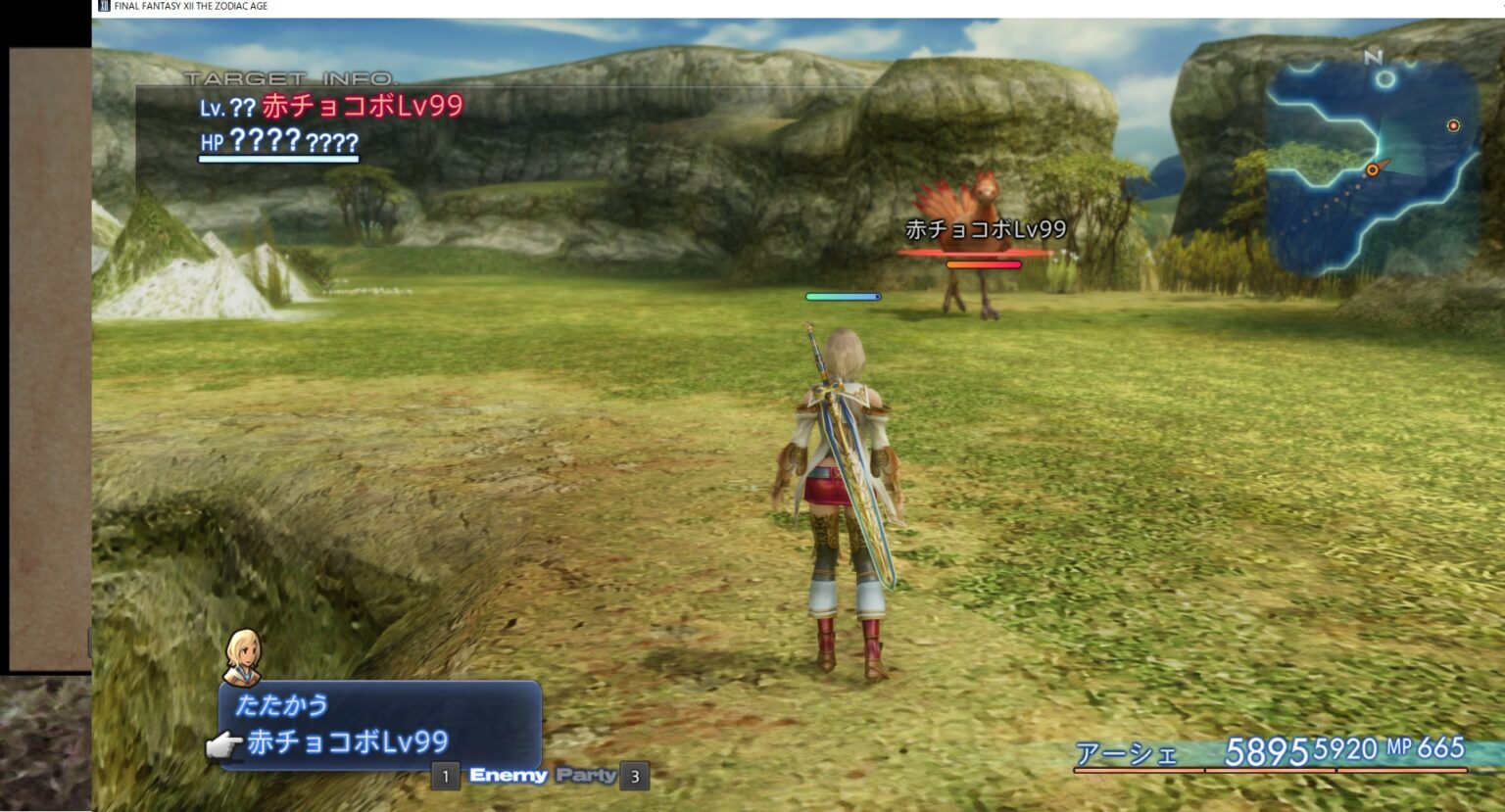
Task: Click the orange player marker on the minimap
Action: pyautogui.click(x=1374, y=168)
